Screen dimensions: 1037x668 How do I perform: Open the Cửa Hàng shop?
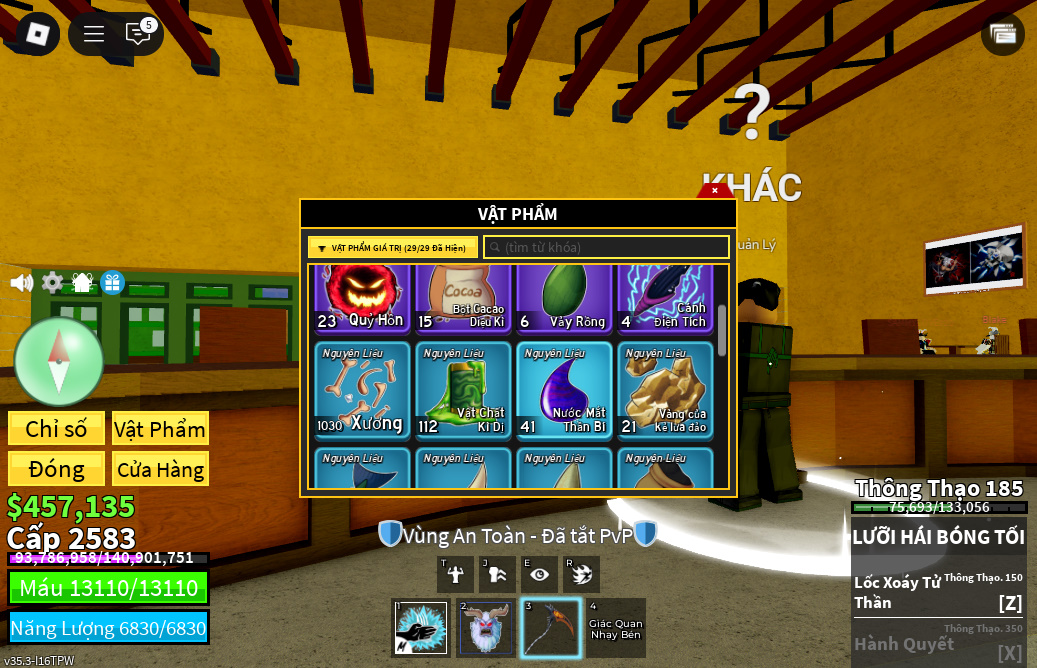[x=160, y=469]
